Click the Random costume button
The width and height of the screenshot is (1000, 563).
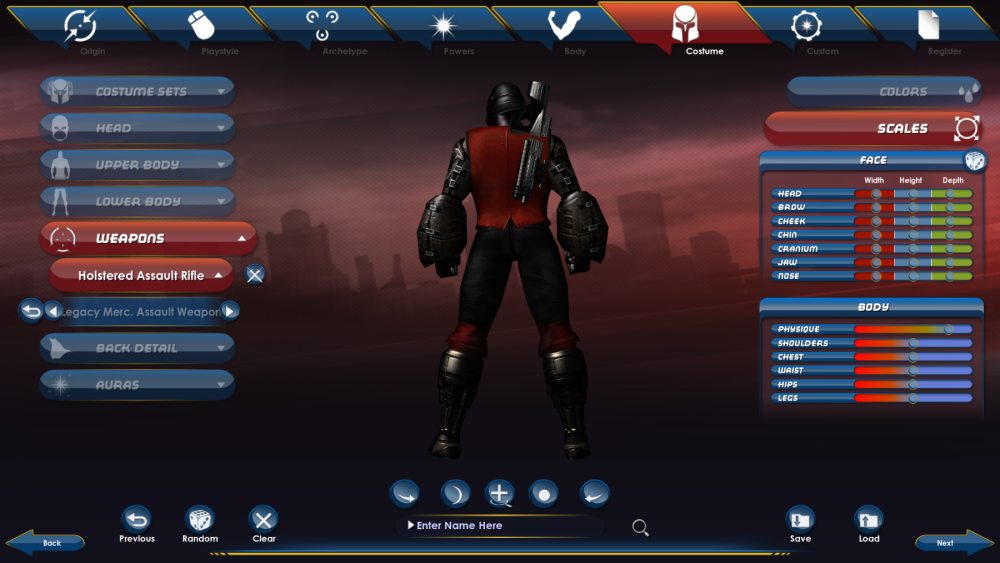point(200,524)
